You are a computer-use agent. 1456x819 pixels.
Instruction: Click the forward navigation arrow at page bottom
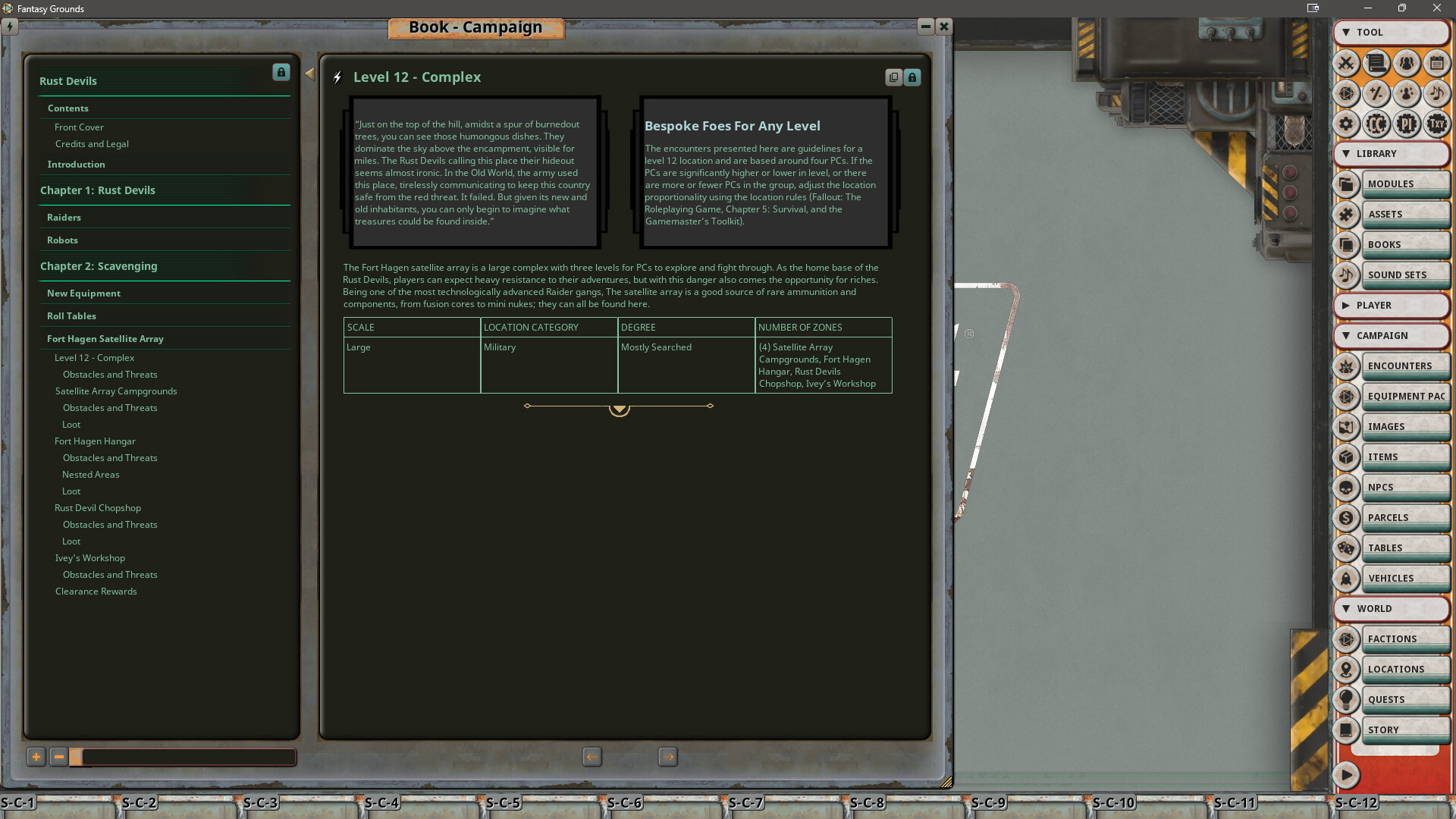(668, 757)
